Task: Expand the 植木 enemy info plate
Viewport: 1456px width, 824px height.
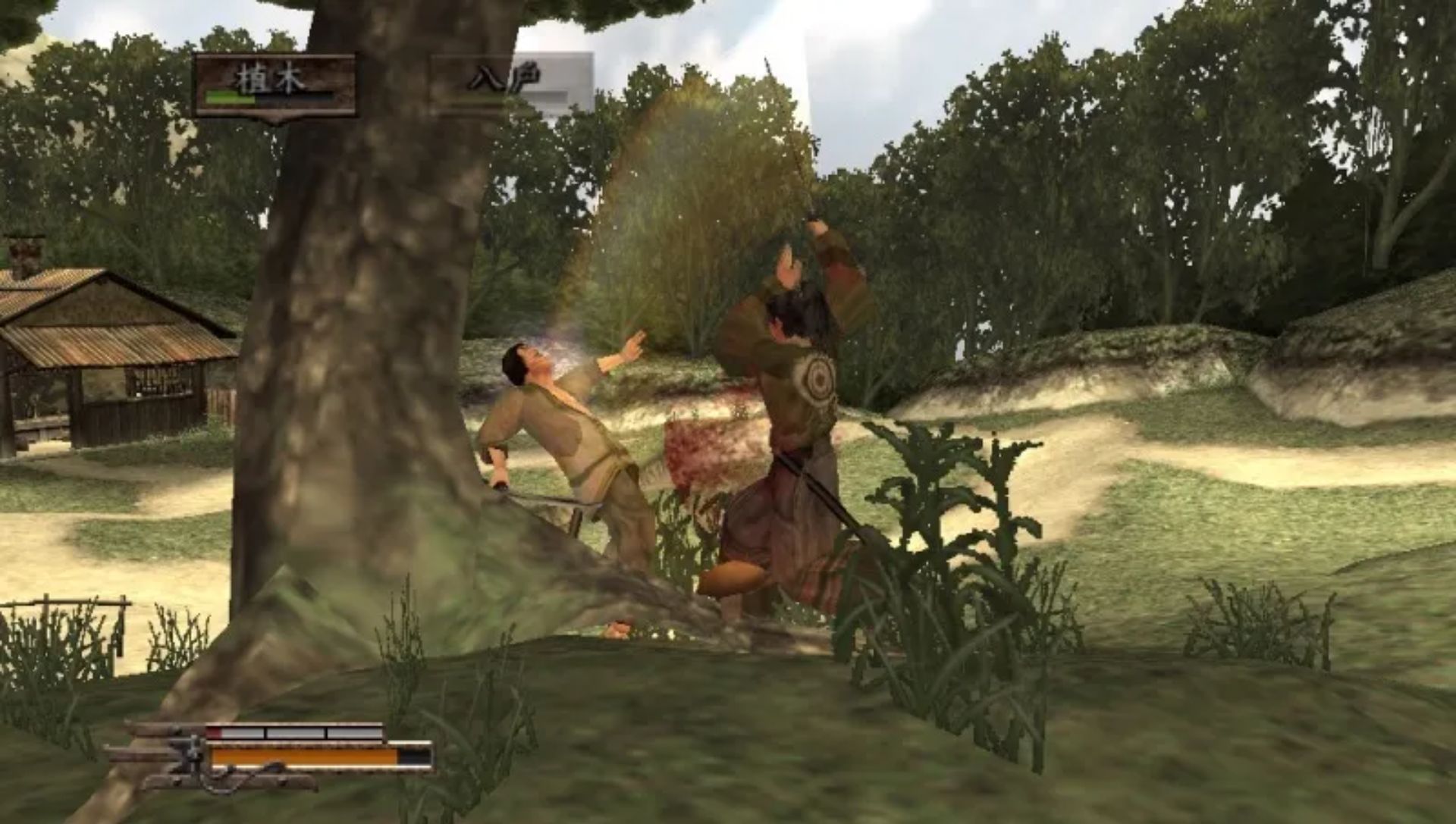Action: pyautogui.click(x=273, y=83)
